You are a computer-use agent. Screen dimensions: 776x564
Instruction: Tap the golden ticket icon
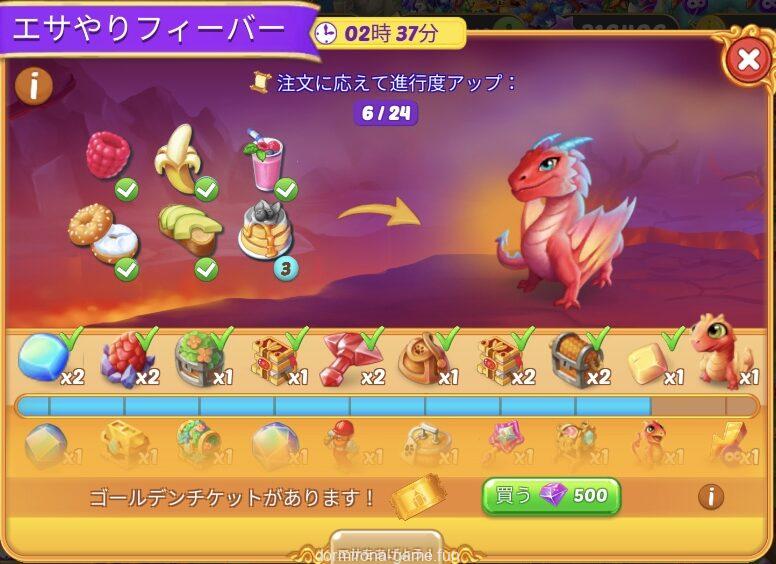pyautogui.click(x=416, y=496)
